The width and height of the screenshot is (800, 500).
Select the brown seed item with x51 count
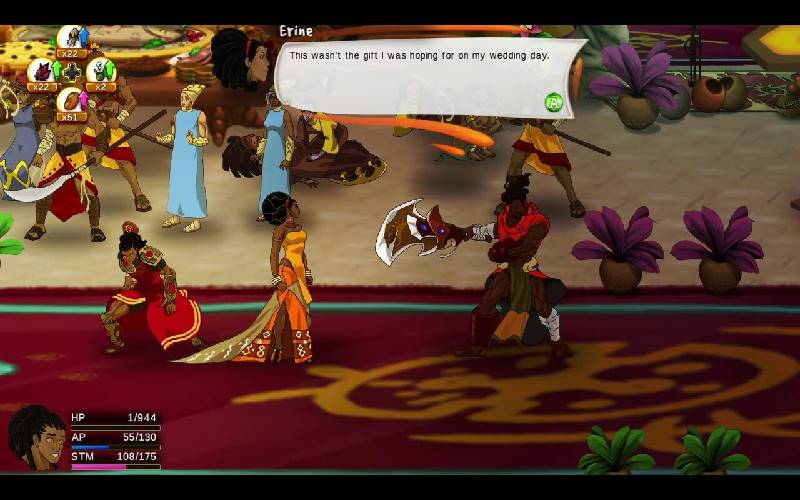pyautogui.click(x=71, y=101)
